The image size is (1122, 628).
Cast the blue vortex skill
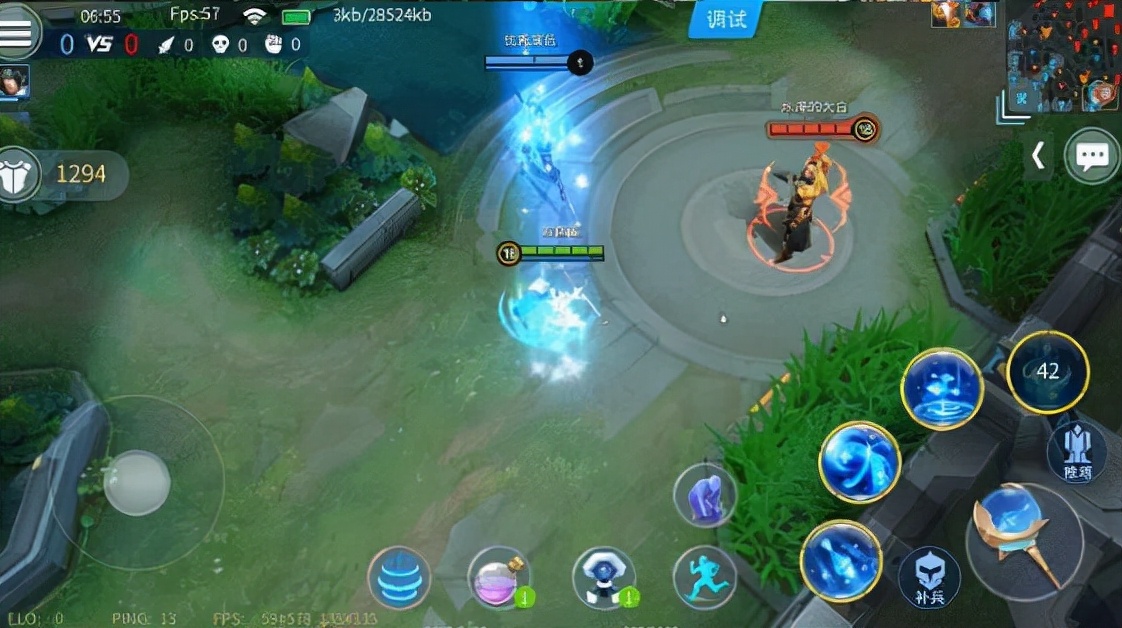coord(860,462)
